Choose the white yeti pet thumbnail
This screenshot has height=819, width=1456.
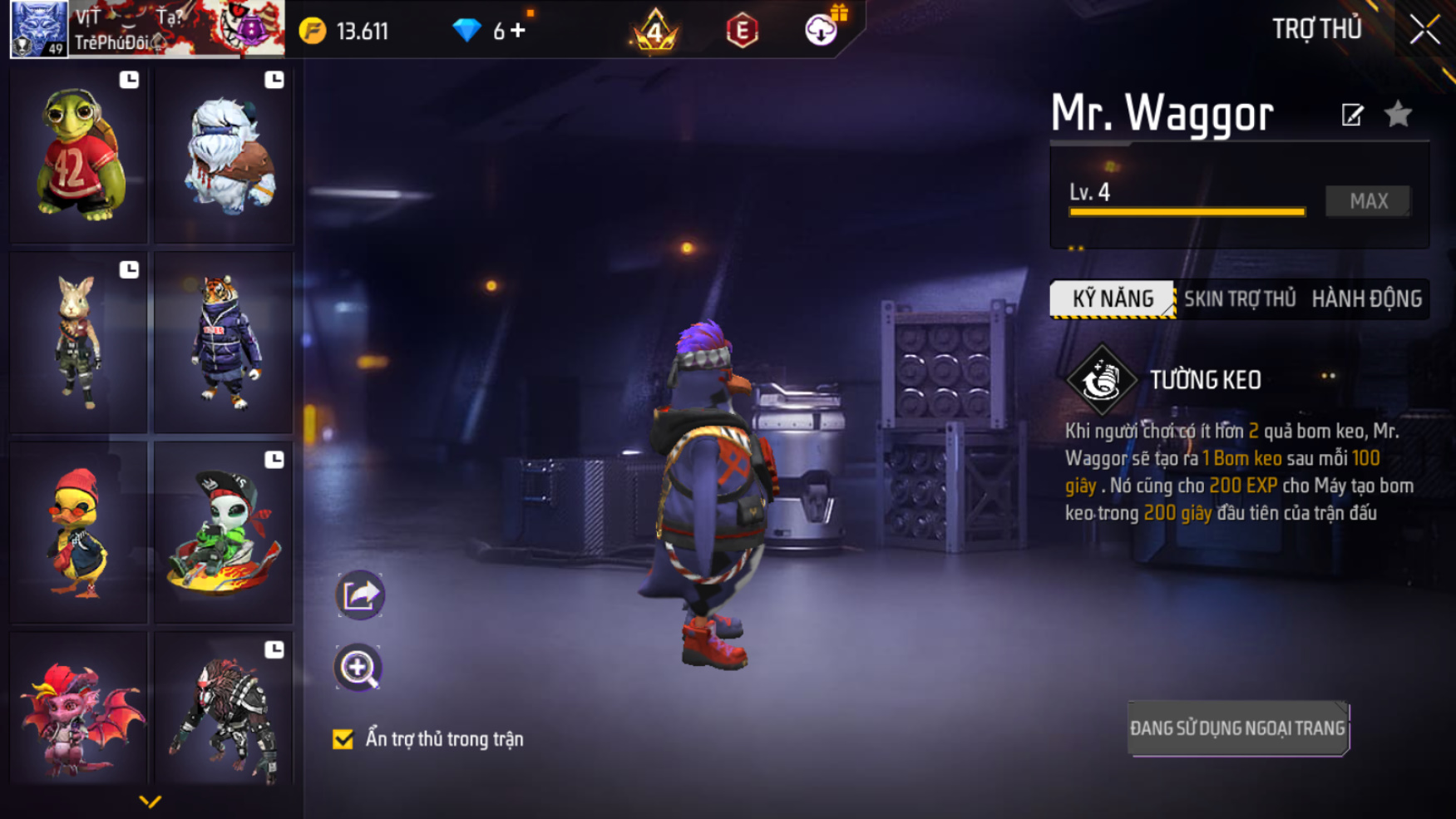click(x=225, y=155)
